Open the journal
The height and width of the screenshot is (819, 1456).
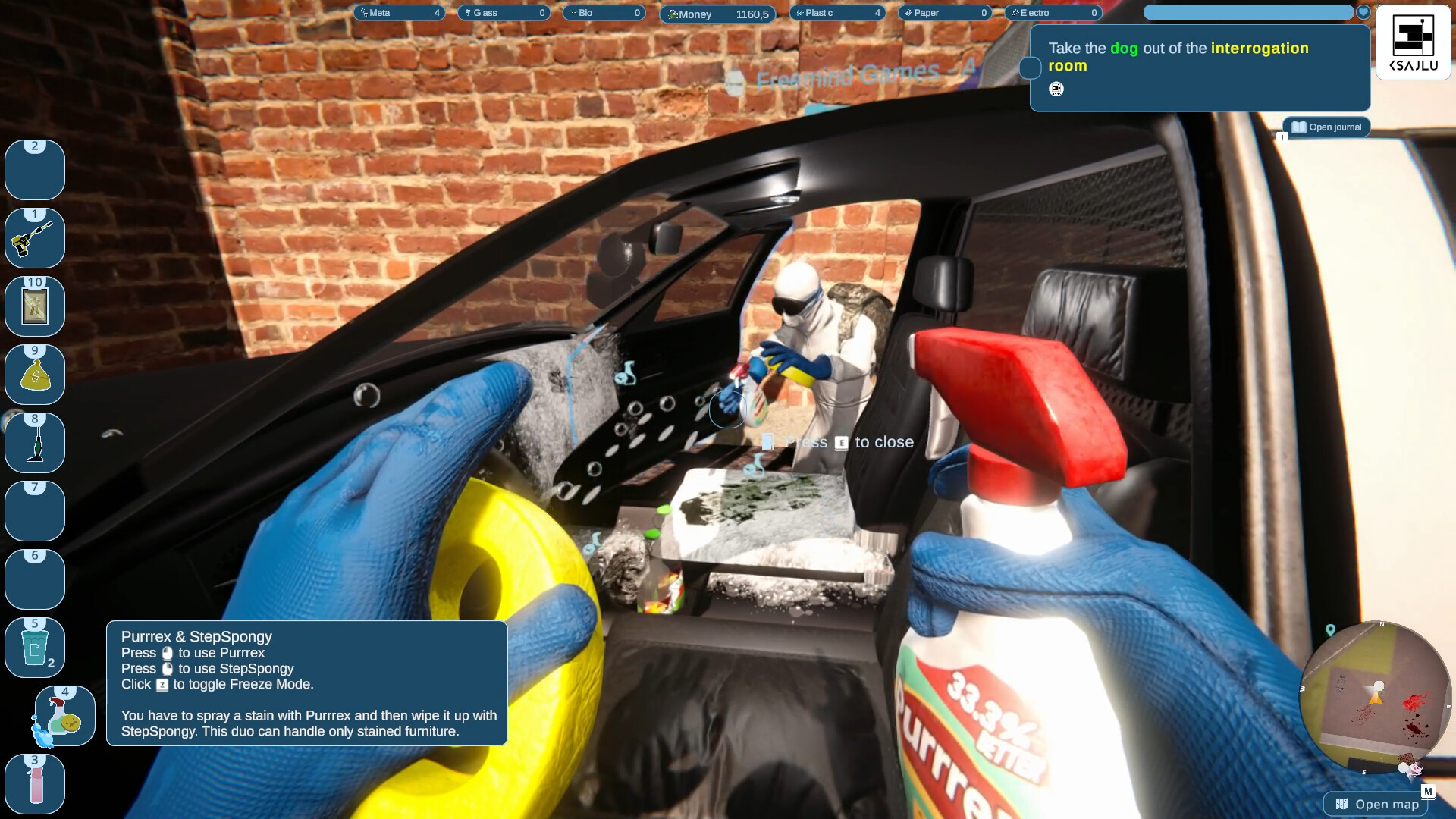coord(1326,127)
